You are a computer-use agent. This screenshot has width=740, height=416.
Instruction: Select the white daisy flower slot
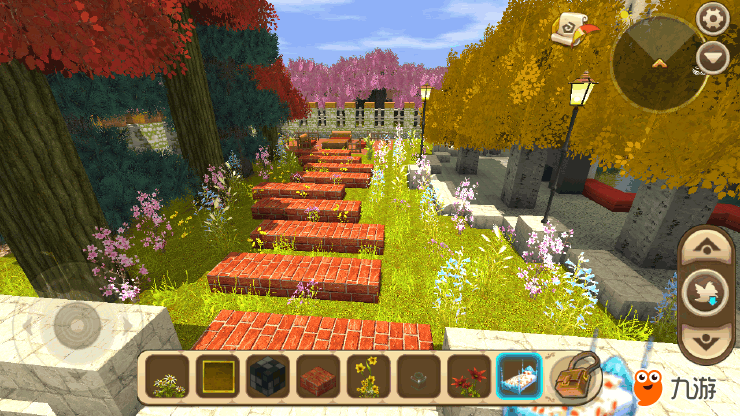(x=167, y=378)
